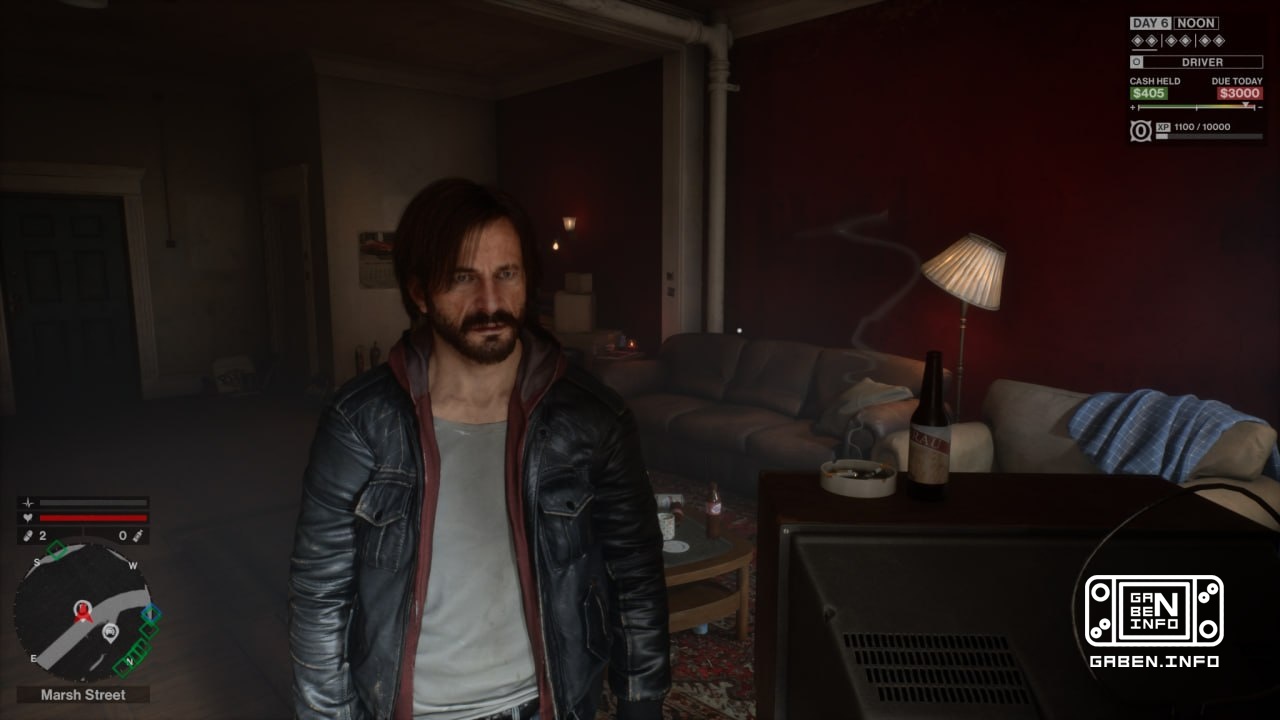
Task: Click the debt deadline slider marker
Action: 1246,104
